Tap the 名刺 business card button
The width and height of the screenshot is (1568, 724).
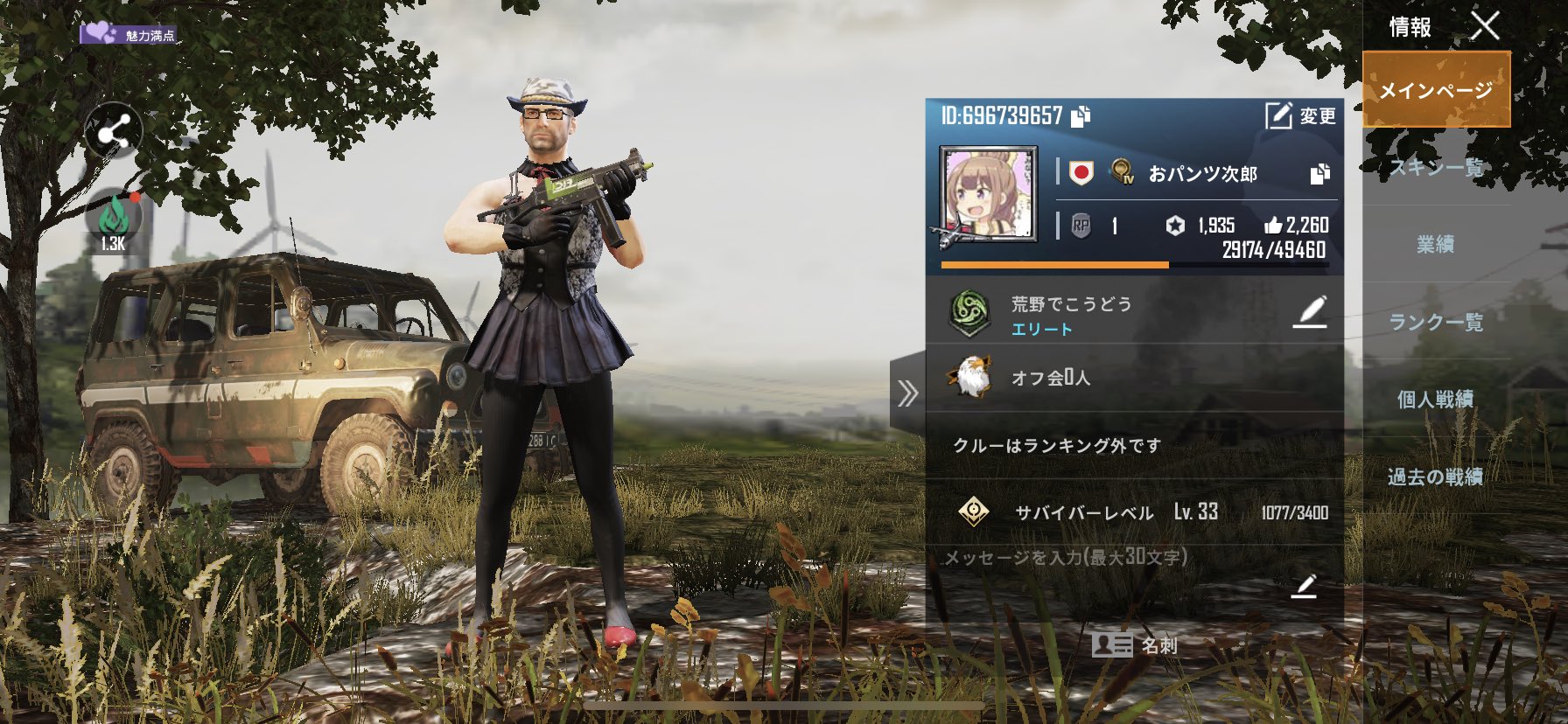click(1137, 648)
